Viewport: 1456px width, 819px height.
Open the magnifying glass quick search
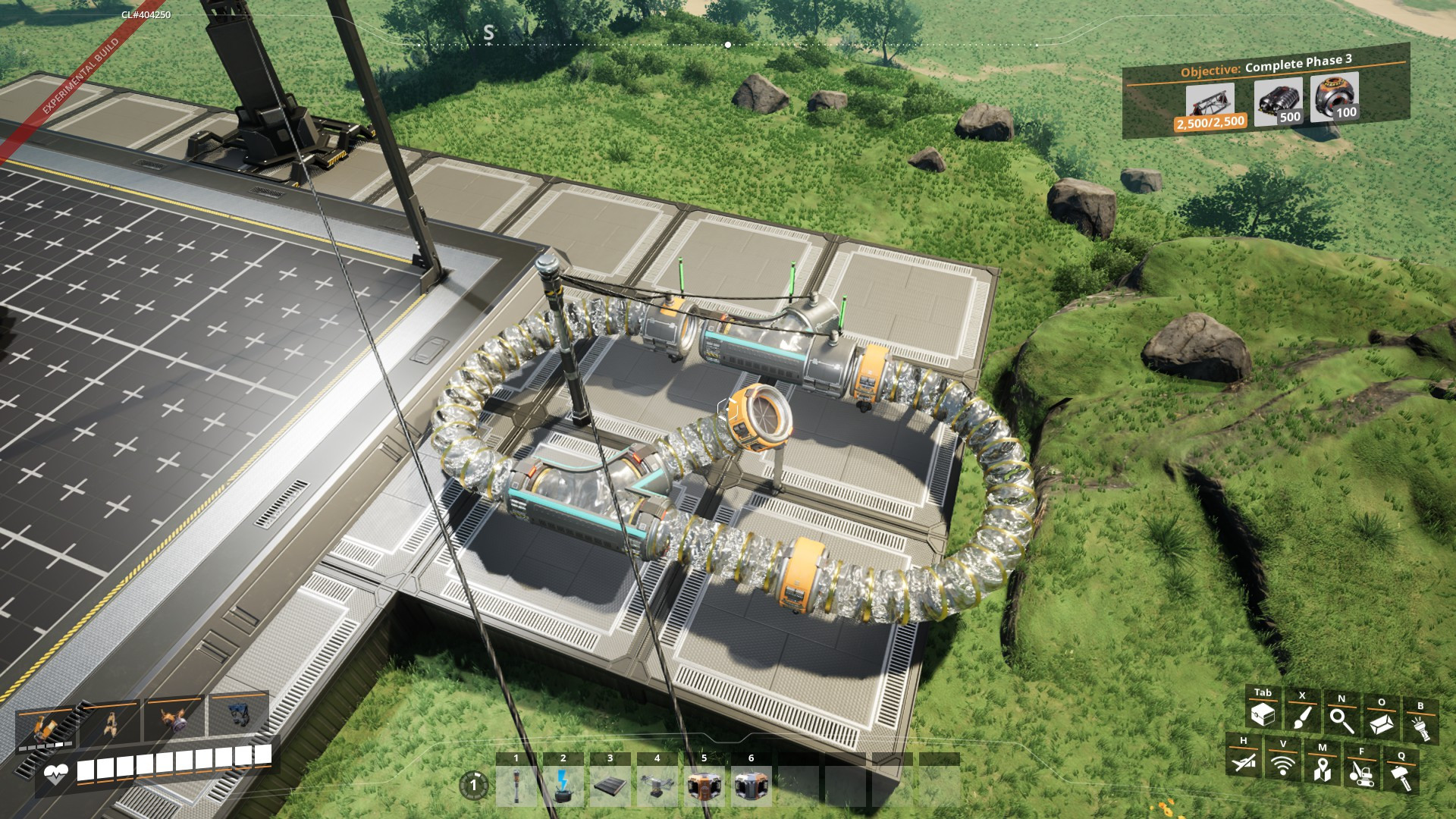[x=1341, y=720]
